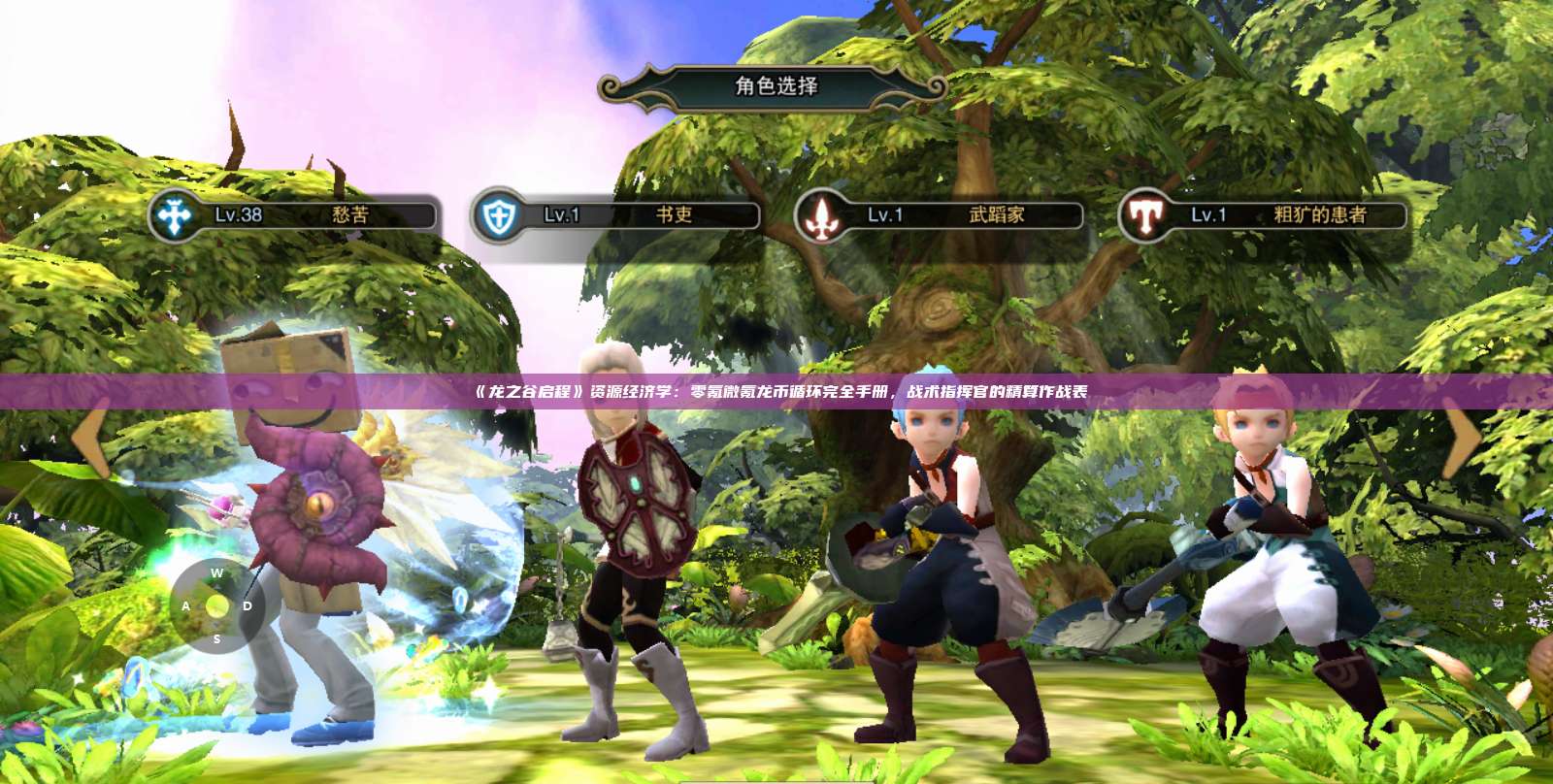Select the Lv.1 character 粗犷的患者
1553x784 pixels.
tap(1264, 215)
